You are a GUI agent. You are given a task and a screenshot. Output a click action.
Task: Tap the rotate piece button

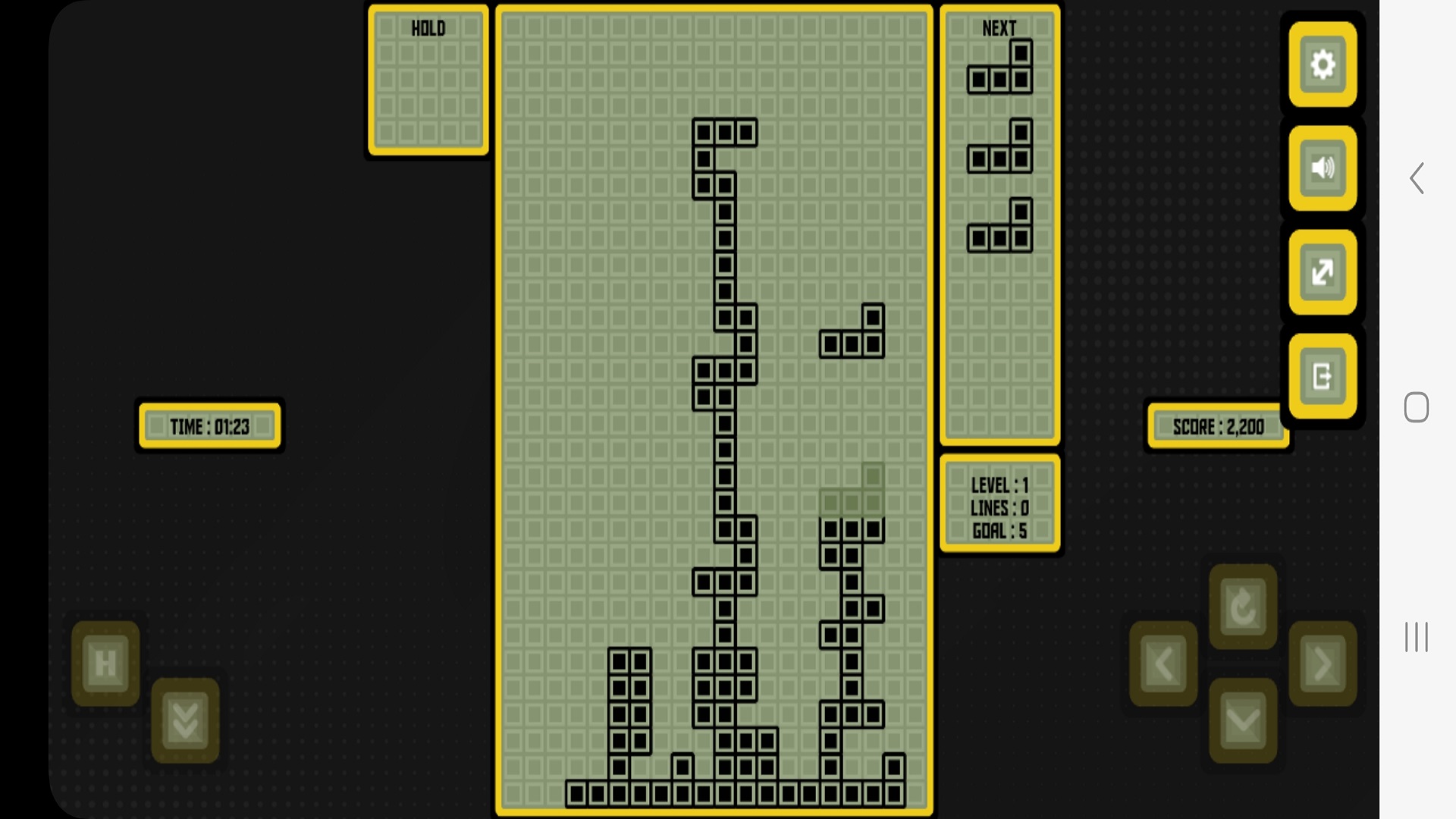[x=1242, y=607]
